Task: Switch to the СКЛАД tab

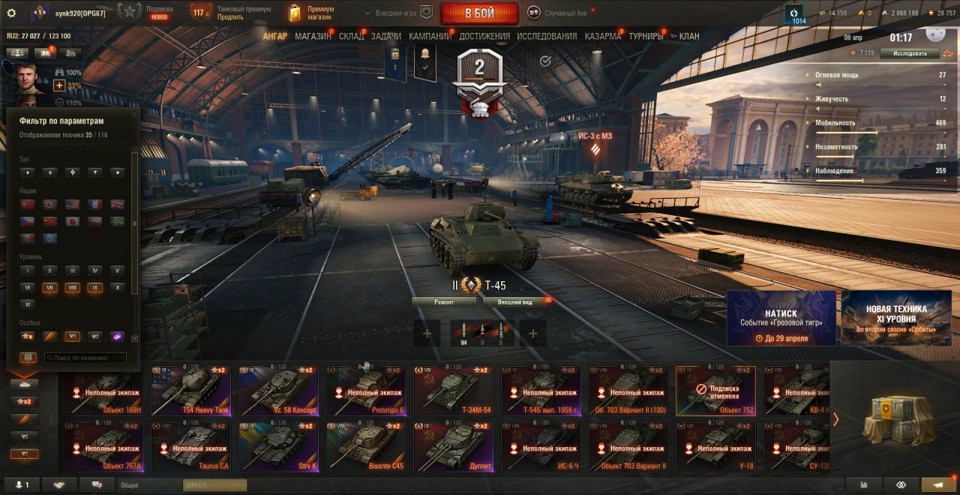Action: click(x=352, y=36)
